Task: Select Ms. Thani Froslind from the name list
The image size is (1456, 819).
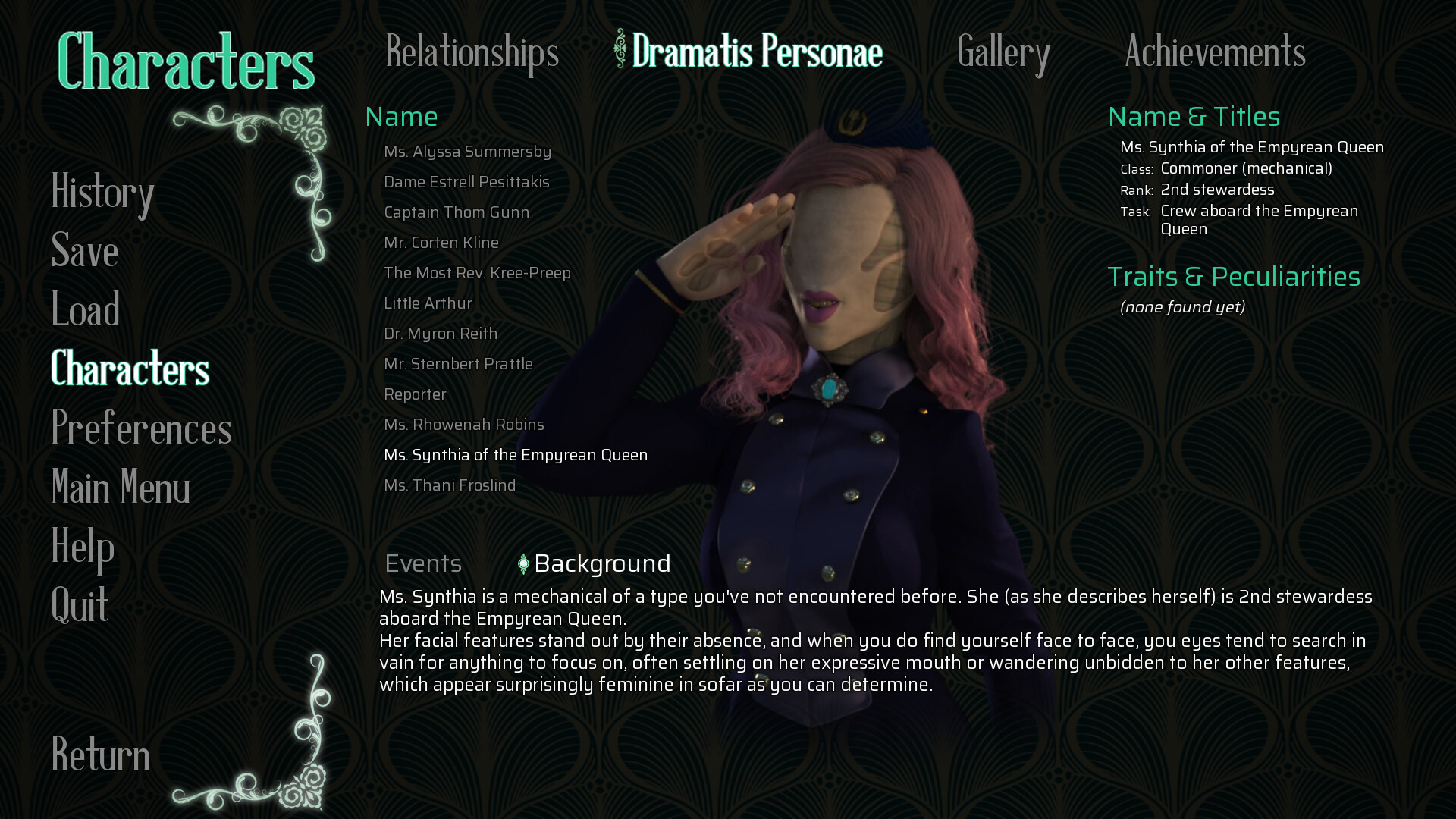Action: (450, 485)
